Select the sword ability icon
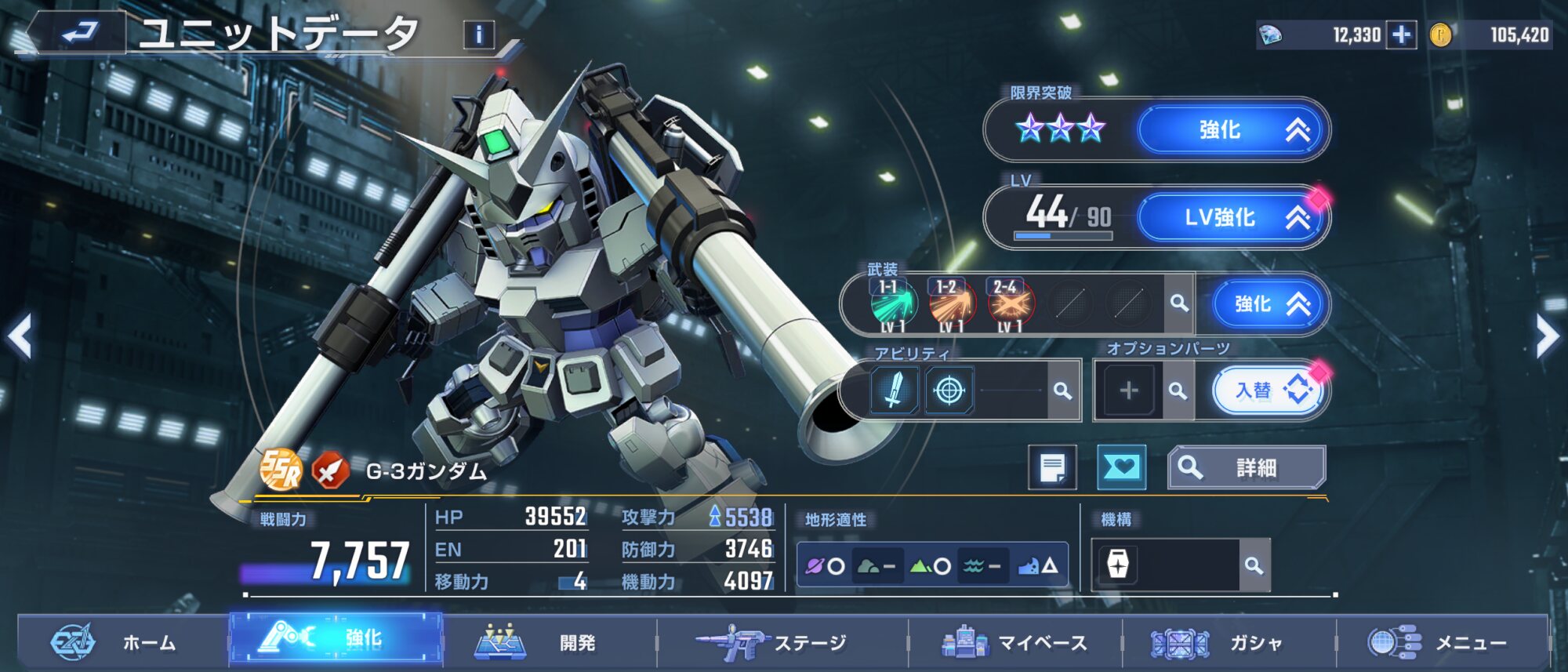Image resolution: width=1568 pixels, height=672 pixels. tap(894, 390)
